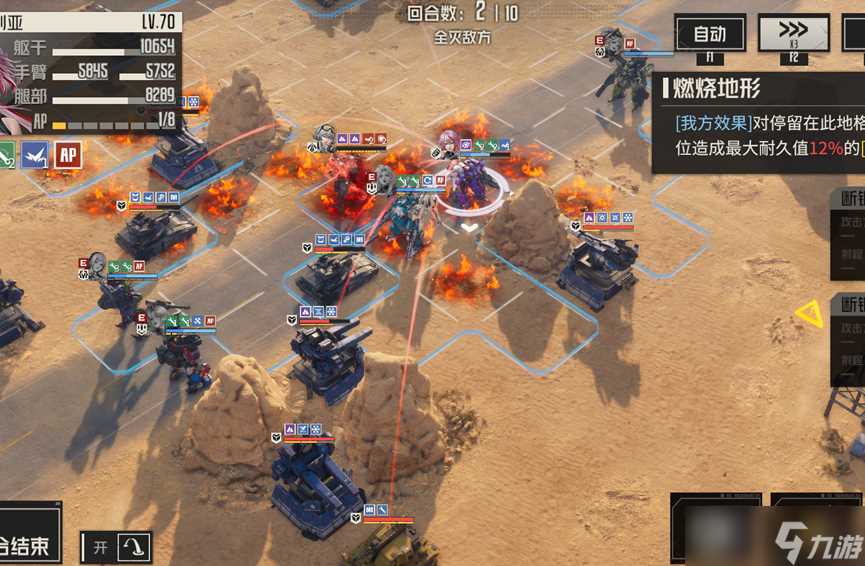Select the green skill icon beside portrait
The height and width of the screenshot is (566, 865).
(6, 154)
